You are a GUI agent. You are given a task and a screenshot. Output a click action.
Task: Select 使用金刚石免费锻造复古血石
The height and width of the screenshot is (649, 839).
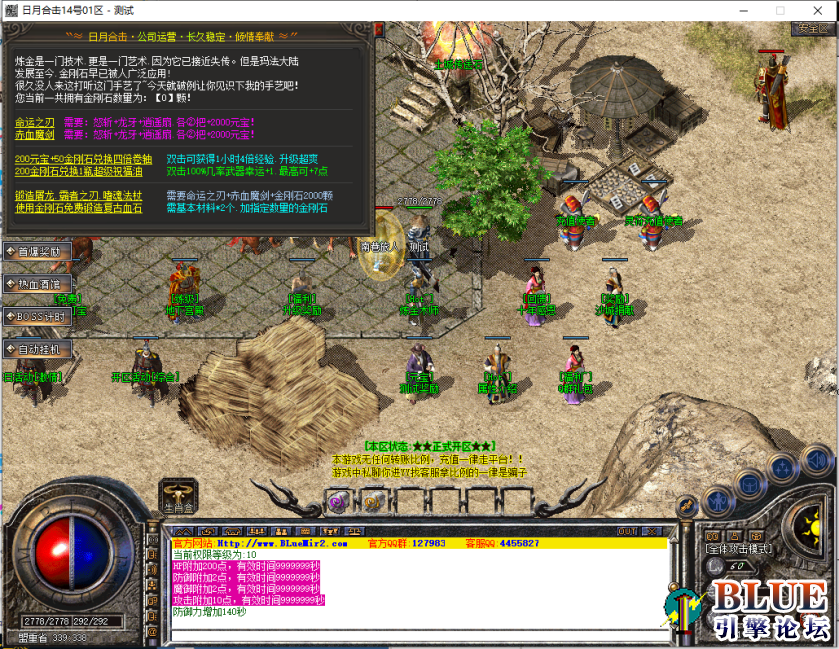pos(78,208)
